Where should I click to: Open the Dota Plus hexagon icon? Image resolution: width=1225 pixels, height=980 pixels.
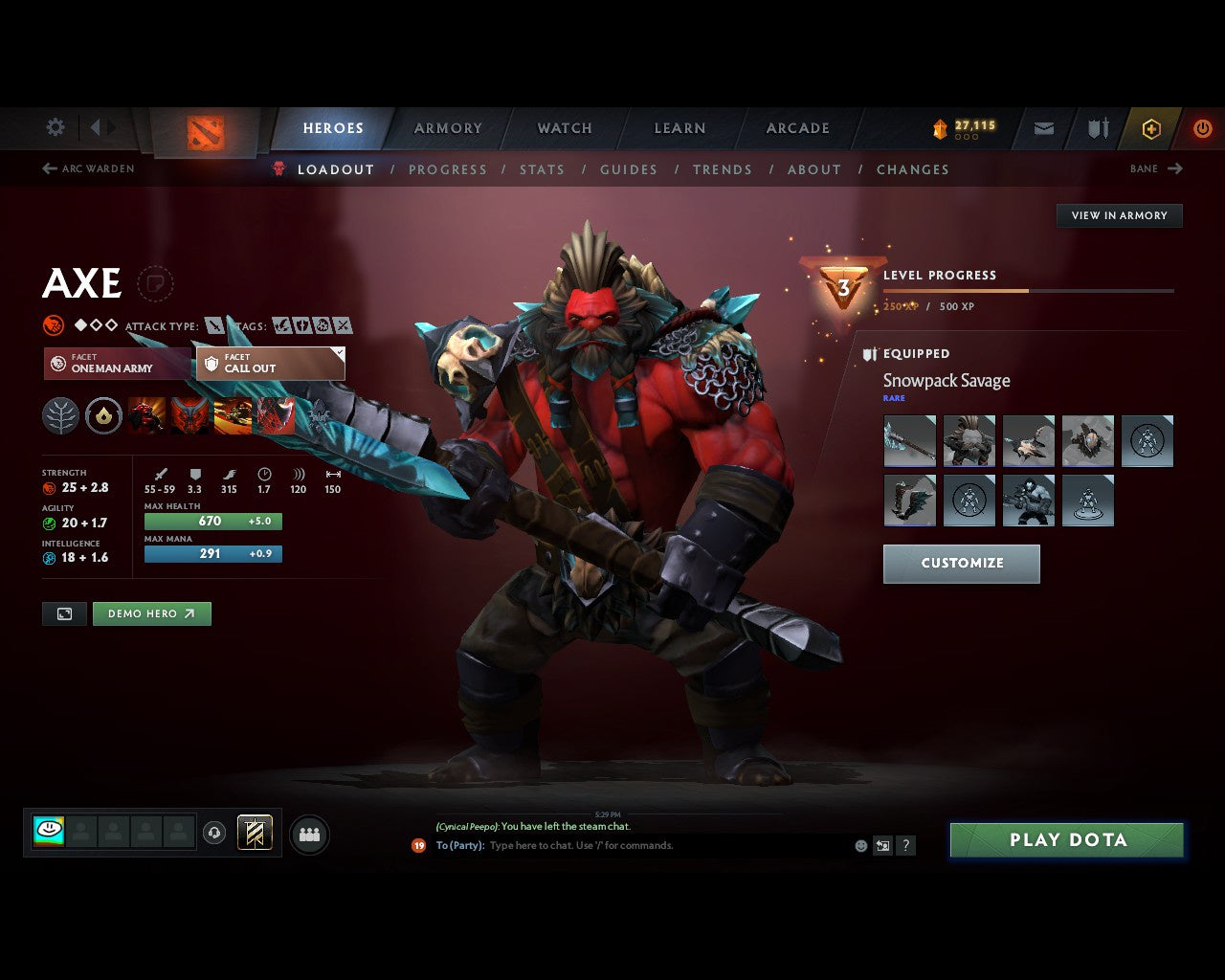pos(1151,128)
